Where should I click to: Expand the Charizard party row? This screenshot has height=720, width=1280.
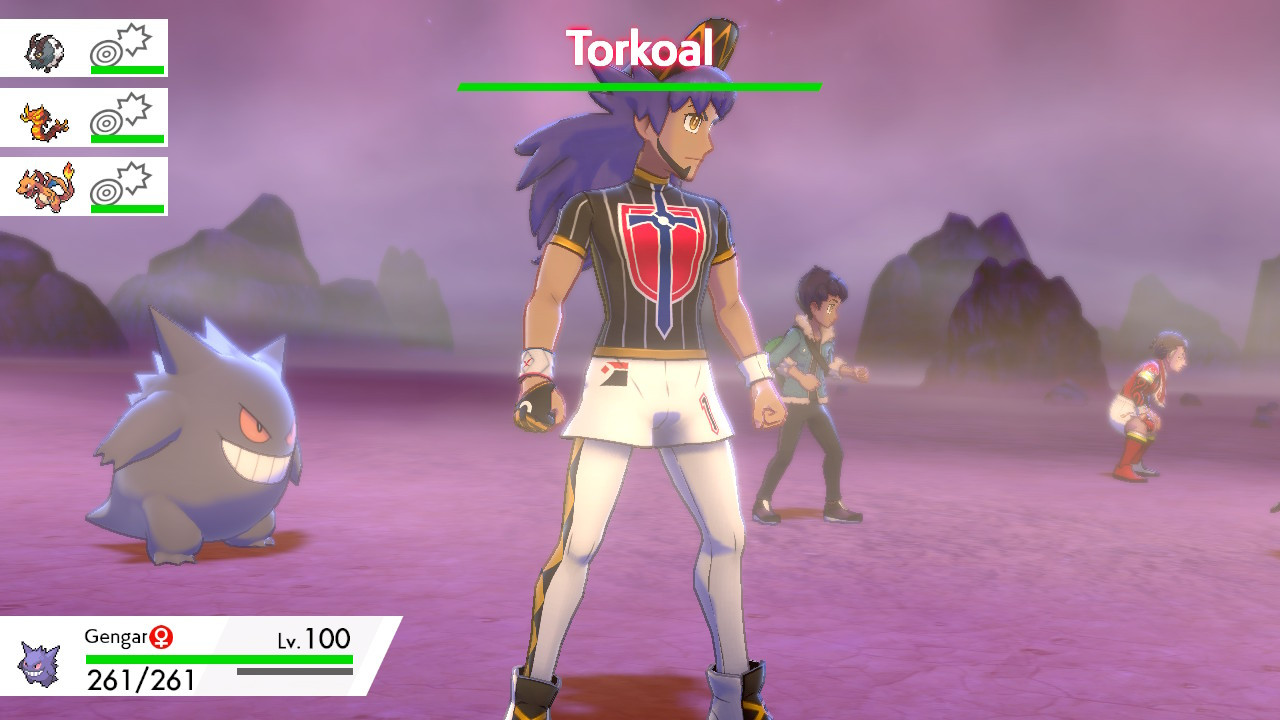(85, 185)
